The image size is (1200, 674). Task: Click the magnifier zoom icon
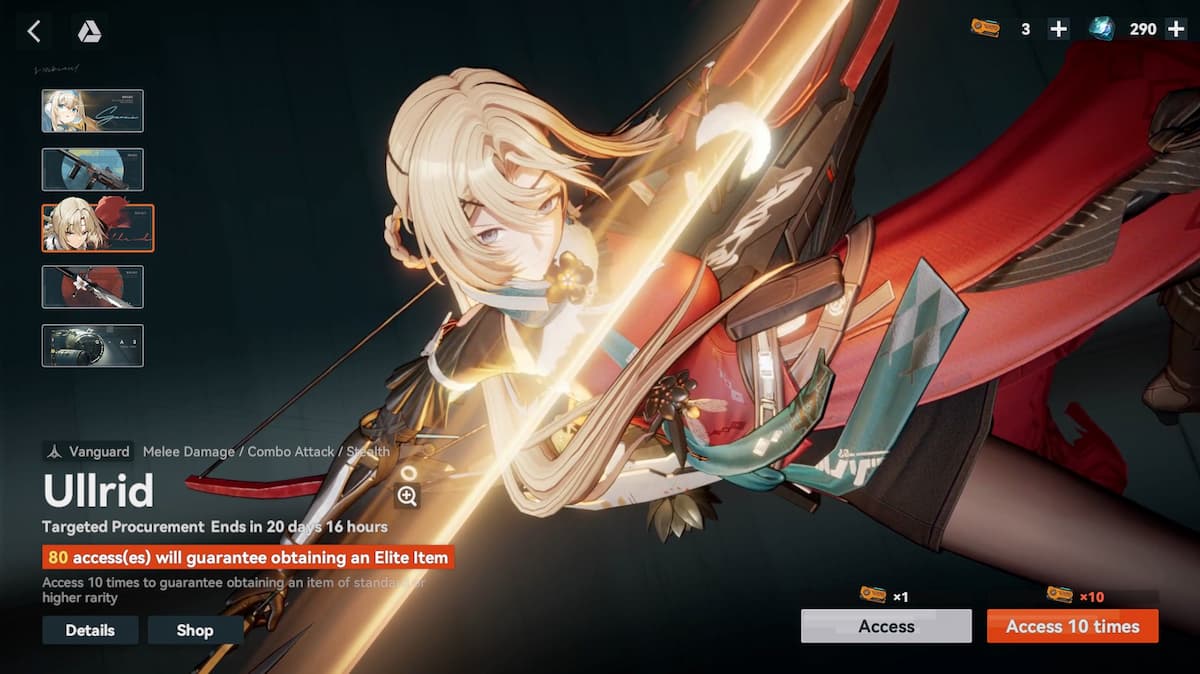[x=407, y=496]
